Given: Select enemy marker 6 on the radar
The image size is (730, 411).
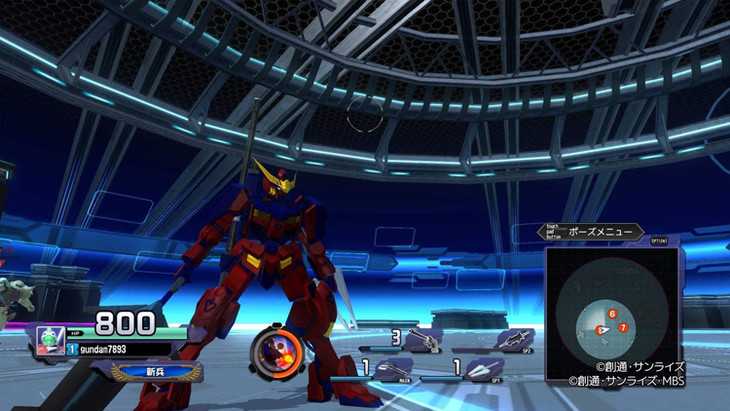Looking at the screenshot, I should [x=611, y=314].
